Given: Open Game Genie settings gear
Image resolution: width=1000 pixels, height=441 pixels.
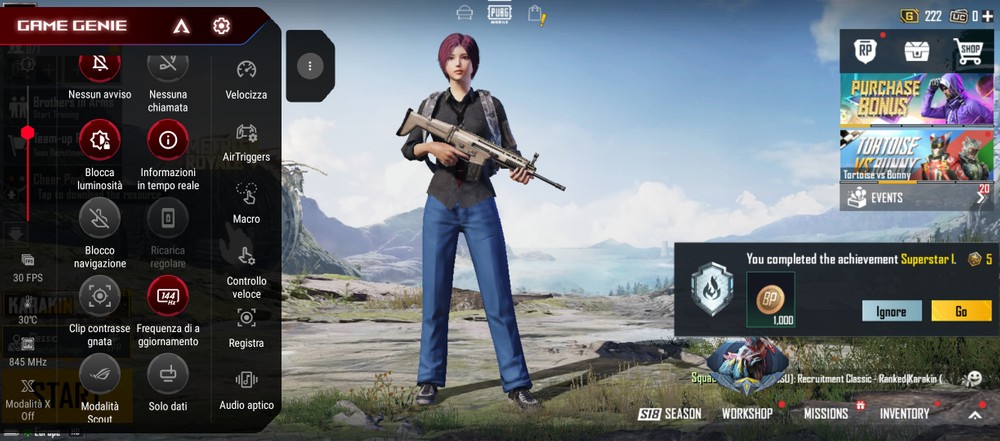Looking at the screenshot, I should pos(221,26).
